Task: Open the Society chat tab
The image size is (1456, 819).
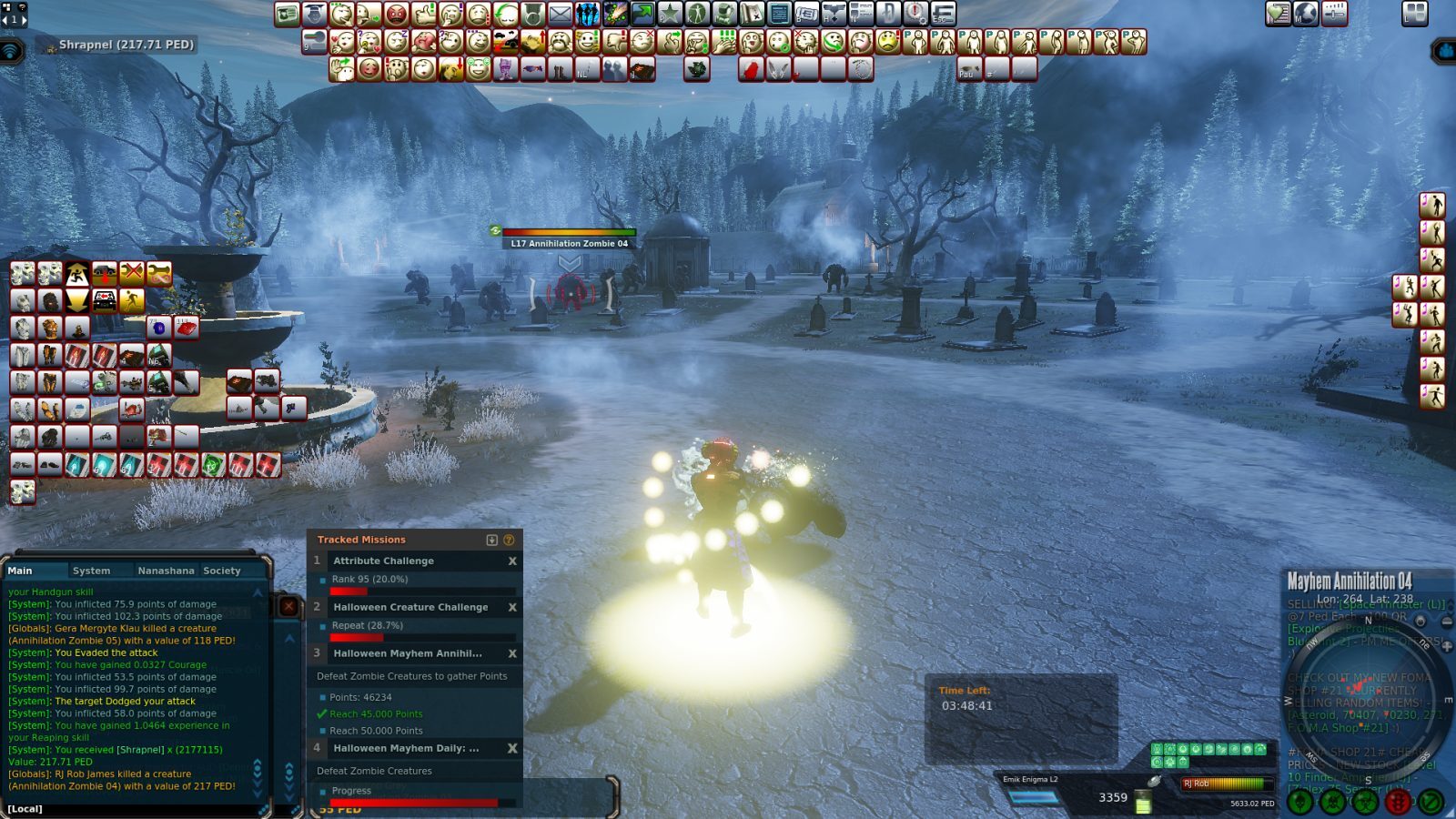Action: 221,571
